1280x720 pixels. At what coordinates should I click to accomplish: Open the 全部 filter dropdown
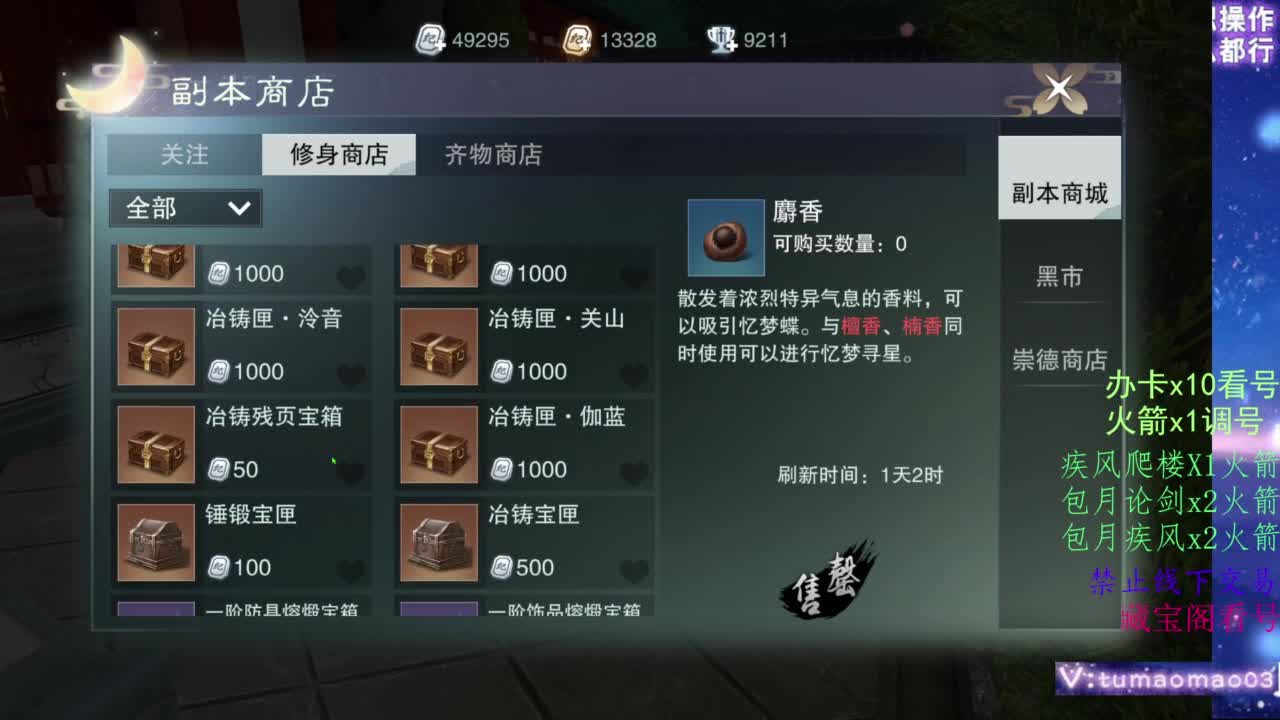[x=184, y=208]
